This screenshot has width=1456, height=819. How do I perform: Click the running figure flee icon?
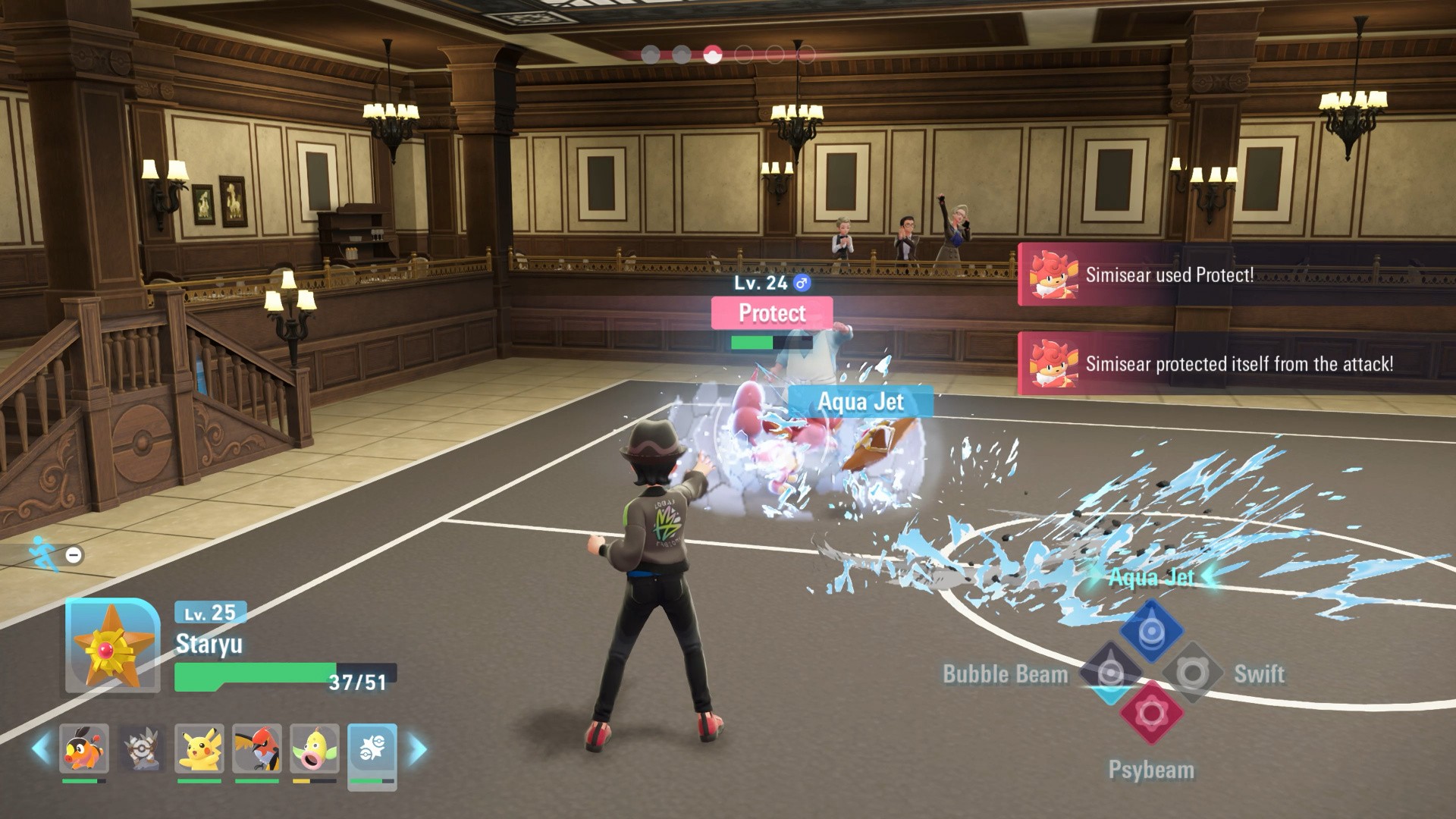tap(44, 554)
